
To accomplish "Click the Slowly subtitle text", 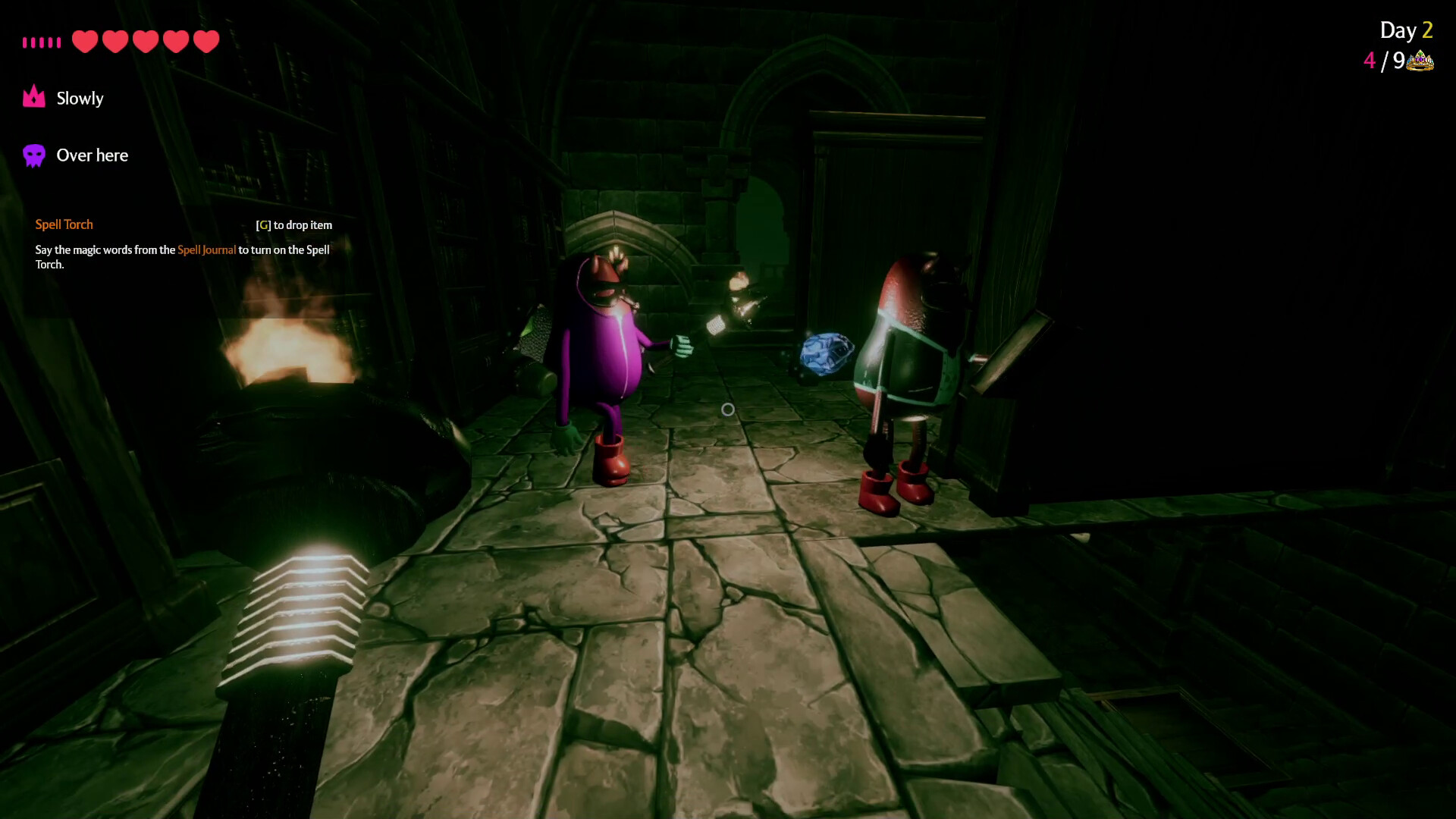I will 80,98.
